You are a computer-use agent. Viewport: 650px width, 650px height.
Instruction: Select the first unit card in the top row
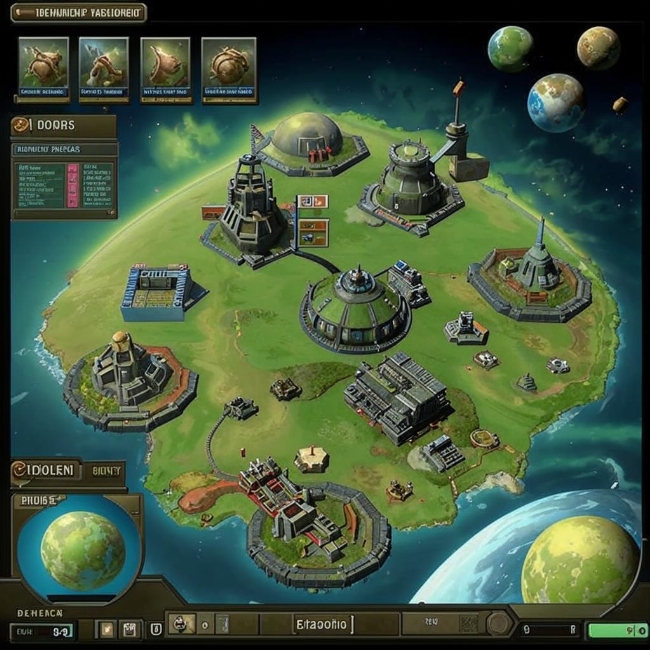[43, 68]
